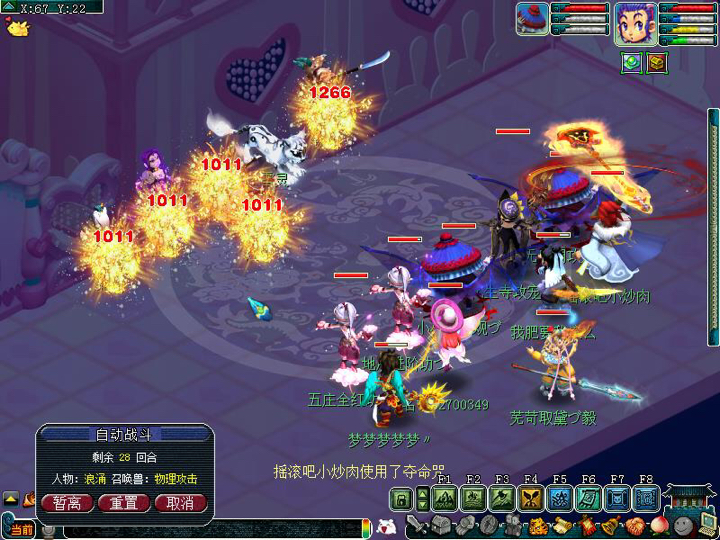Click the peach icon in bottom toolbar

[x=660, y=525]
